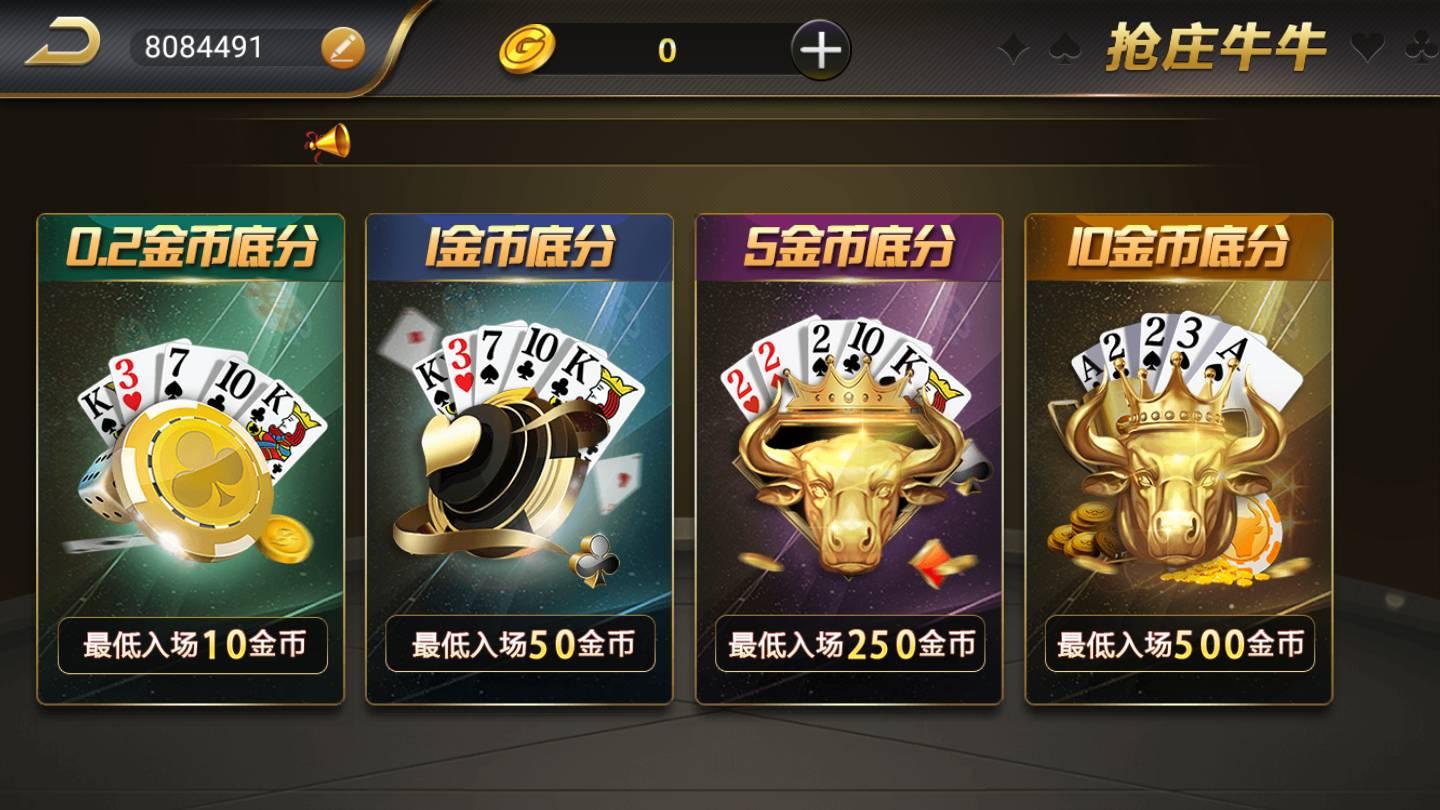Click the 最低入场250金币 label

click(853, 646)
